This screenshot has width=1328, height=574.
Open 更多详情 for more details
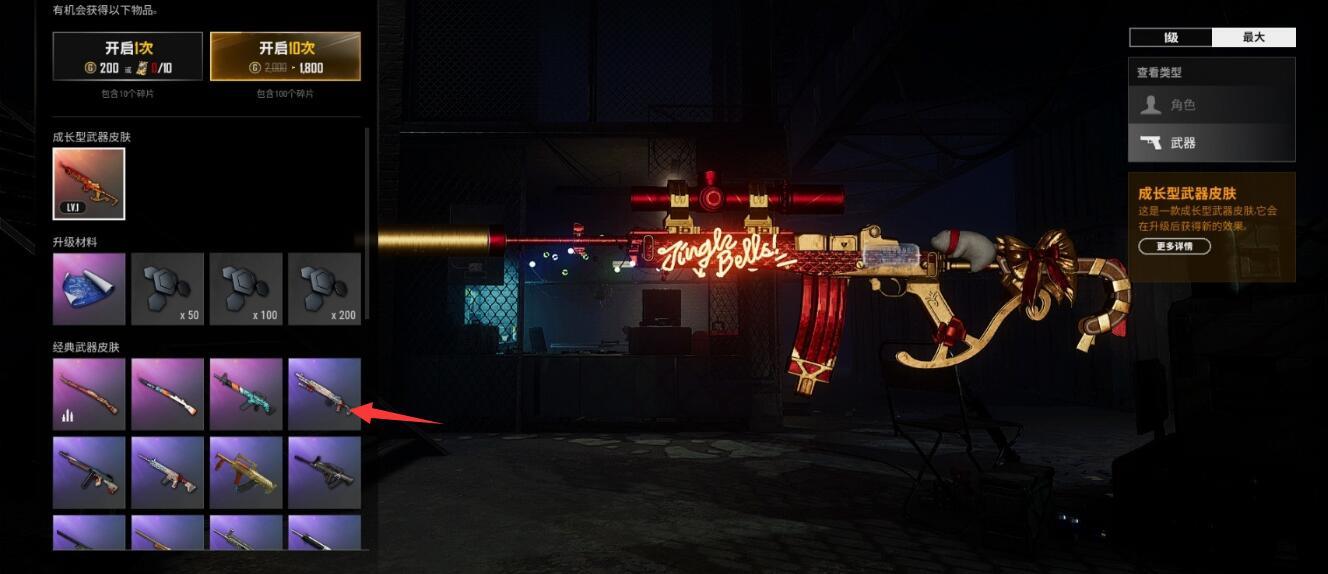[x=1174, y=246]
